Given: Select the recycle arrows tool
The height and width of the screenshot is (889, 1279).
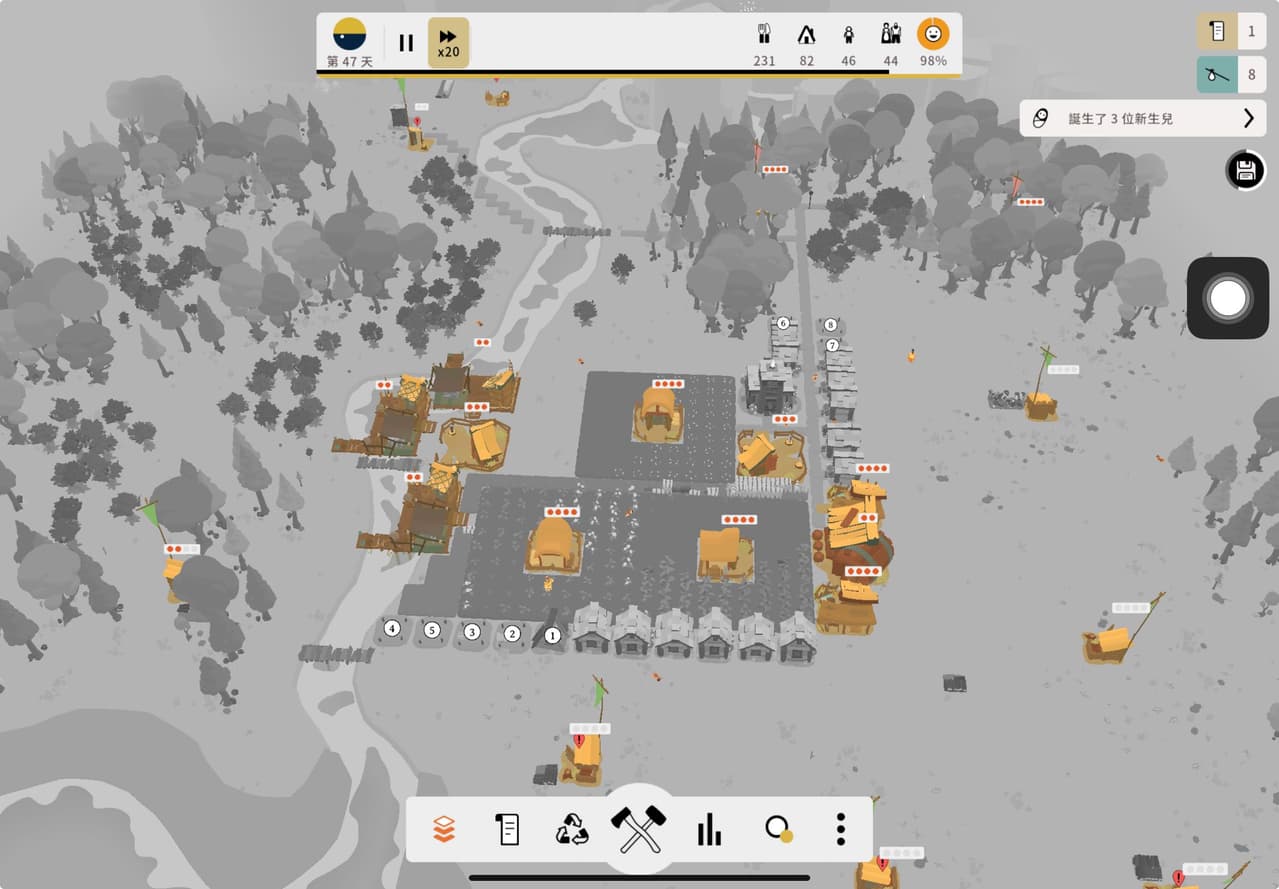Looking at the screenshot, I should [573, 829].
